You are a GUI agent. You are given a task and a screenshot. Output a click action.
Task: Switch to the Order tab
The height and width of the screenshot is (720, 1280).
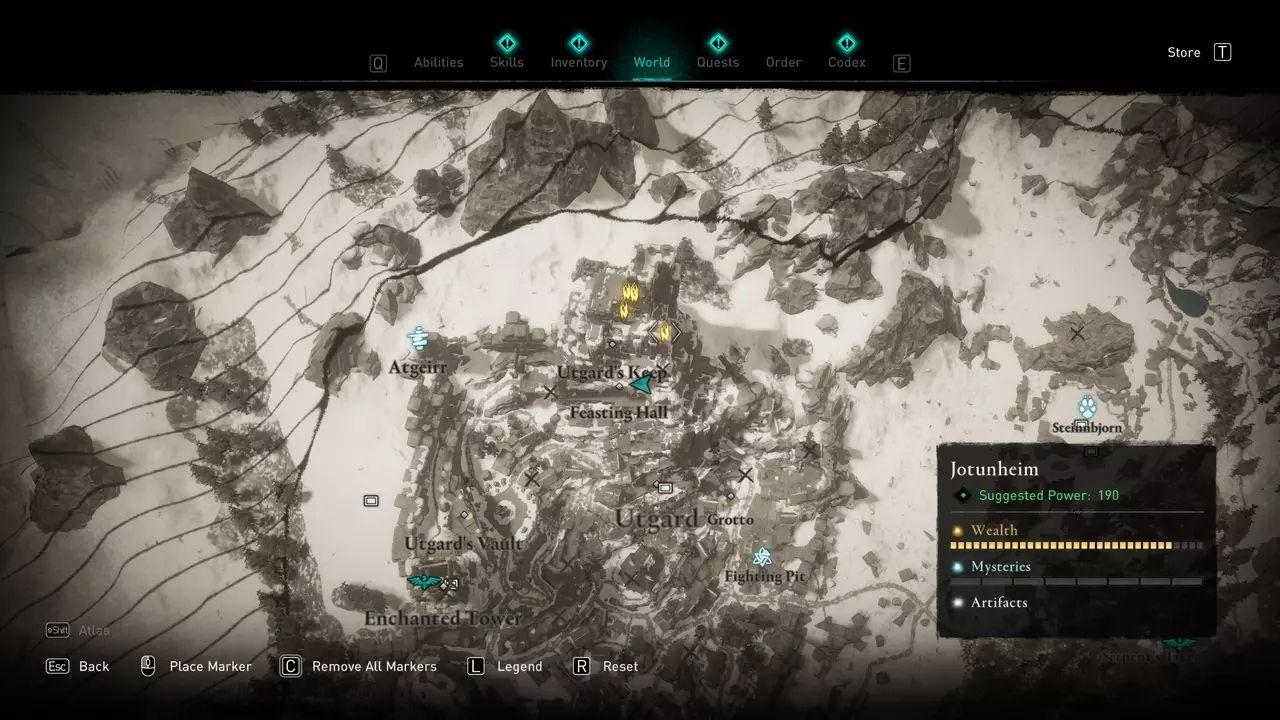[783, 62]
